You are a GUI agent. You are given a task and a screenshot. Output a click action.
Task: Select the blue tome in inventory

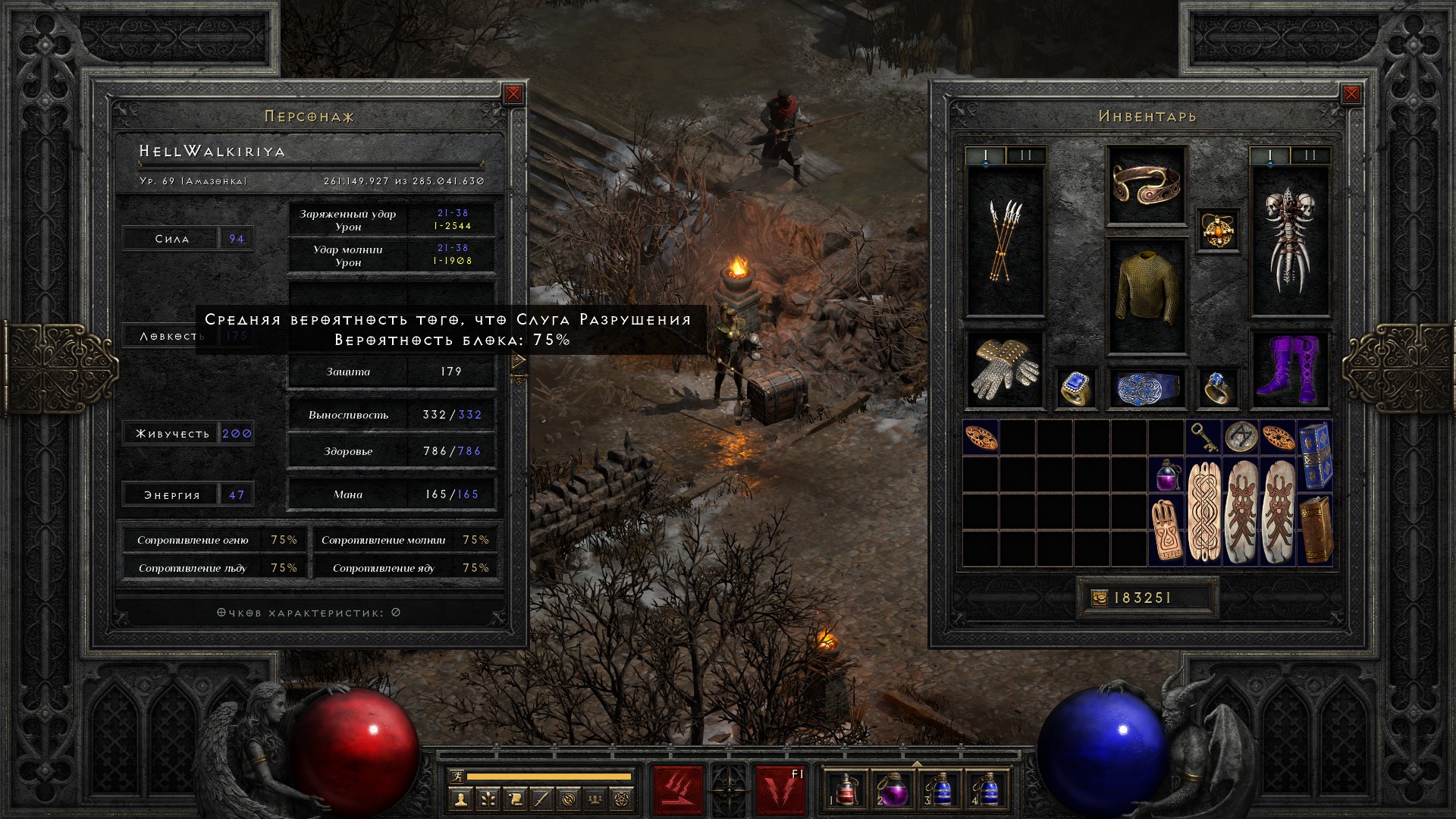point(1316,455)
